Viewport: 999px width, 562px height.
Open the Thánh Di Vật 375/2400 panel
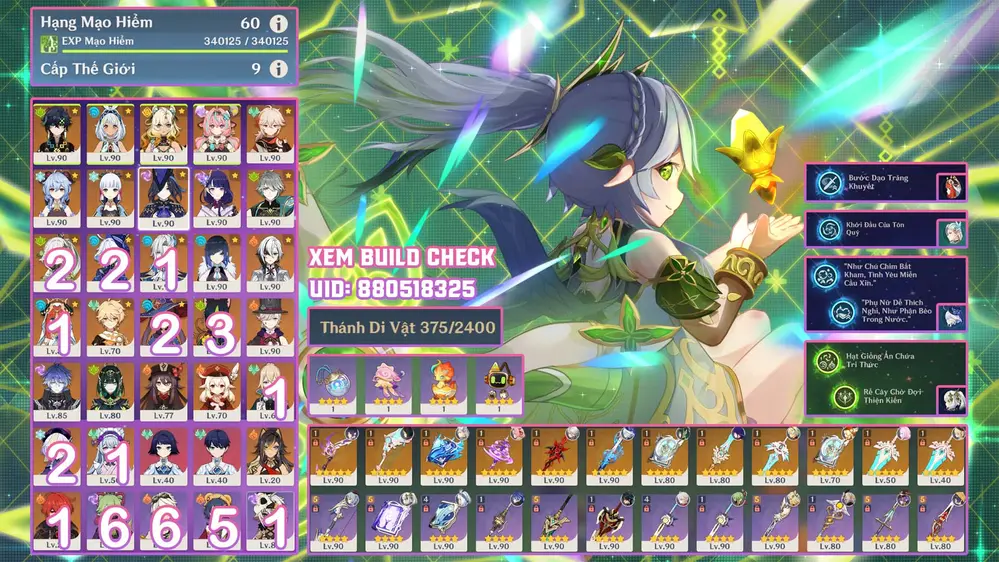click(x=405, y=327)
